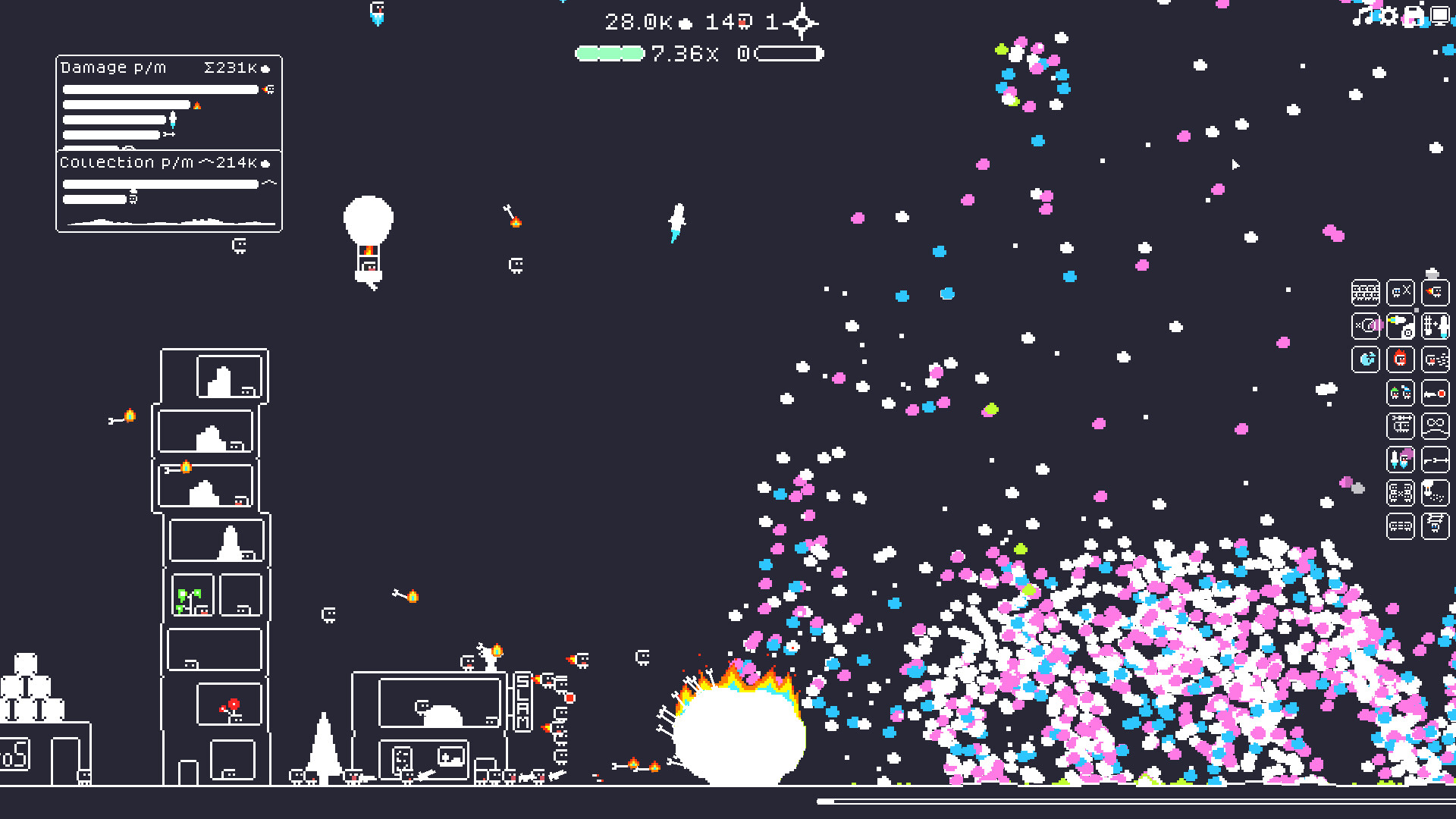Select the sniper rifle upgrade icon
This screenshot has width=1456, height=819.
coord(1436,460)
